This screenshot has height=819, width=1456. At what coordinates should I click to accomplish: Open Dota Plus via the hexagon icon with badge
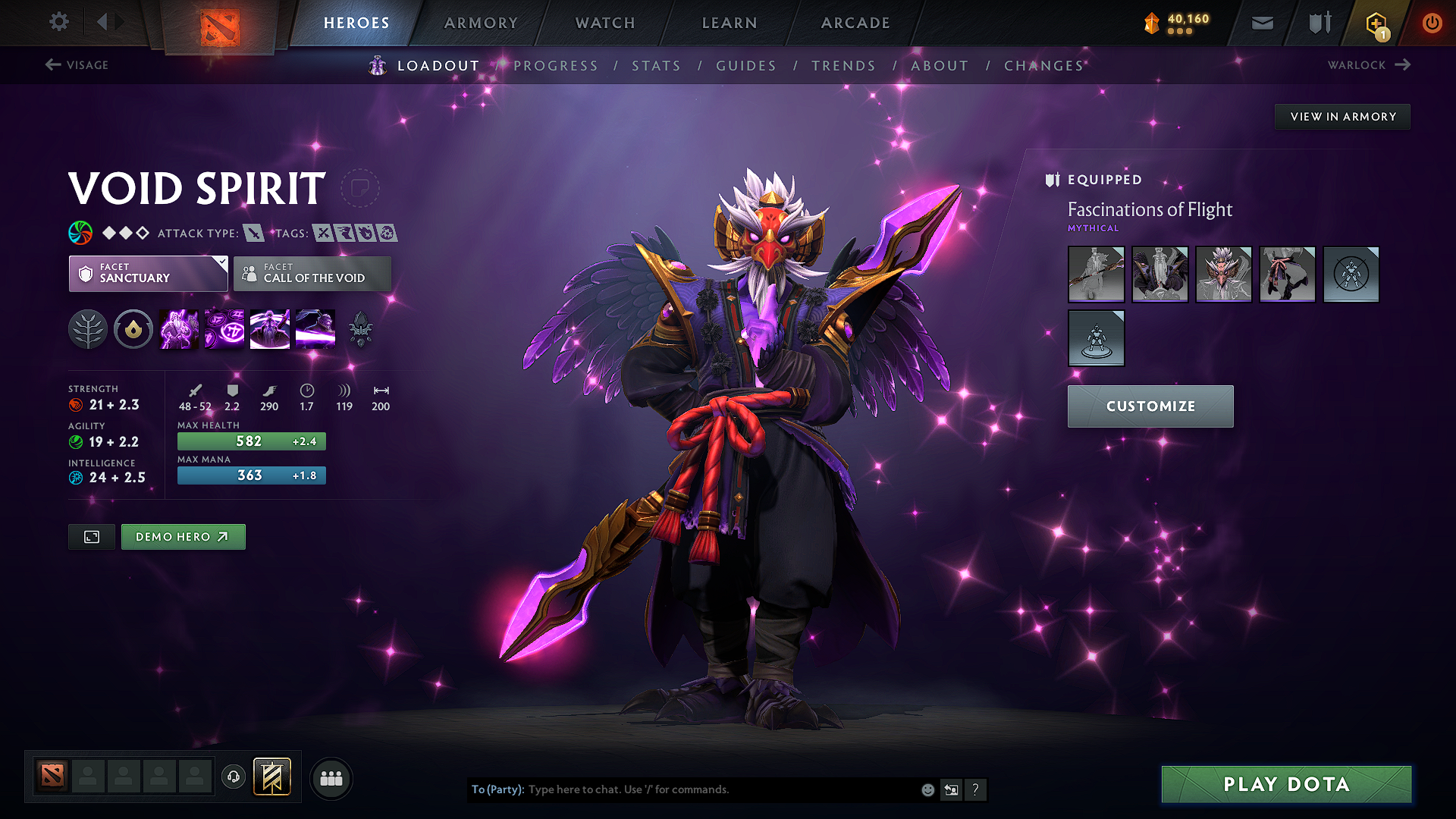pos(1375,23)
